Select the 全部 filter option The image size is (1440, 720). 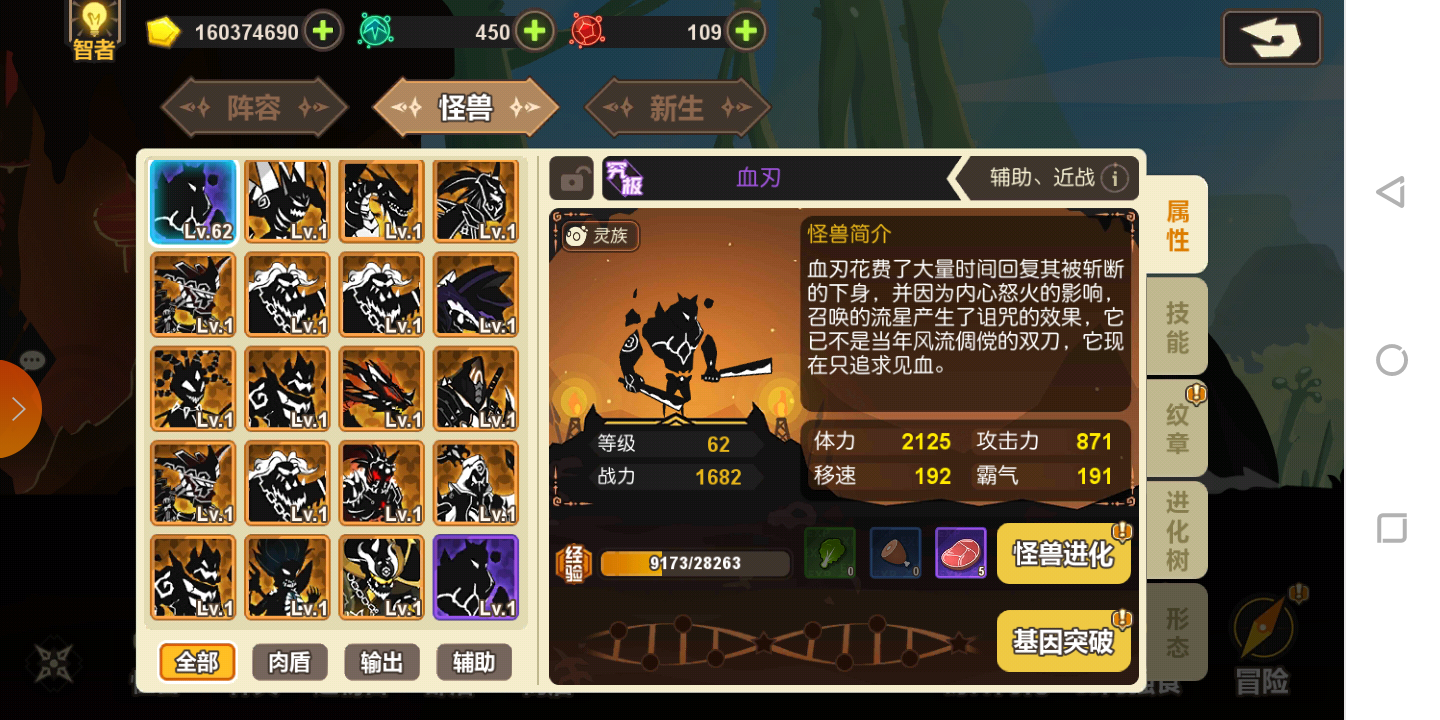tap(196, 662)
